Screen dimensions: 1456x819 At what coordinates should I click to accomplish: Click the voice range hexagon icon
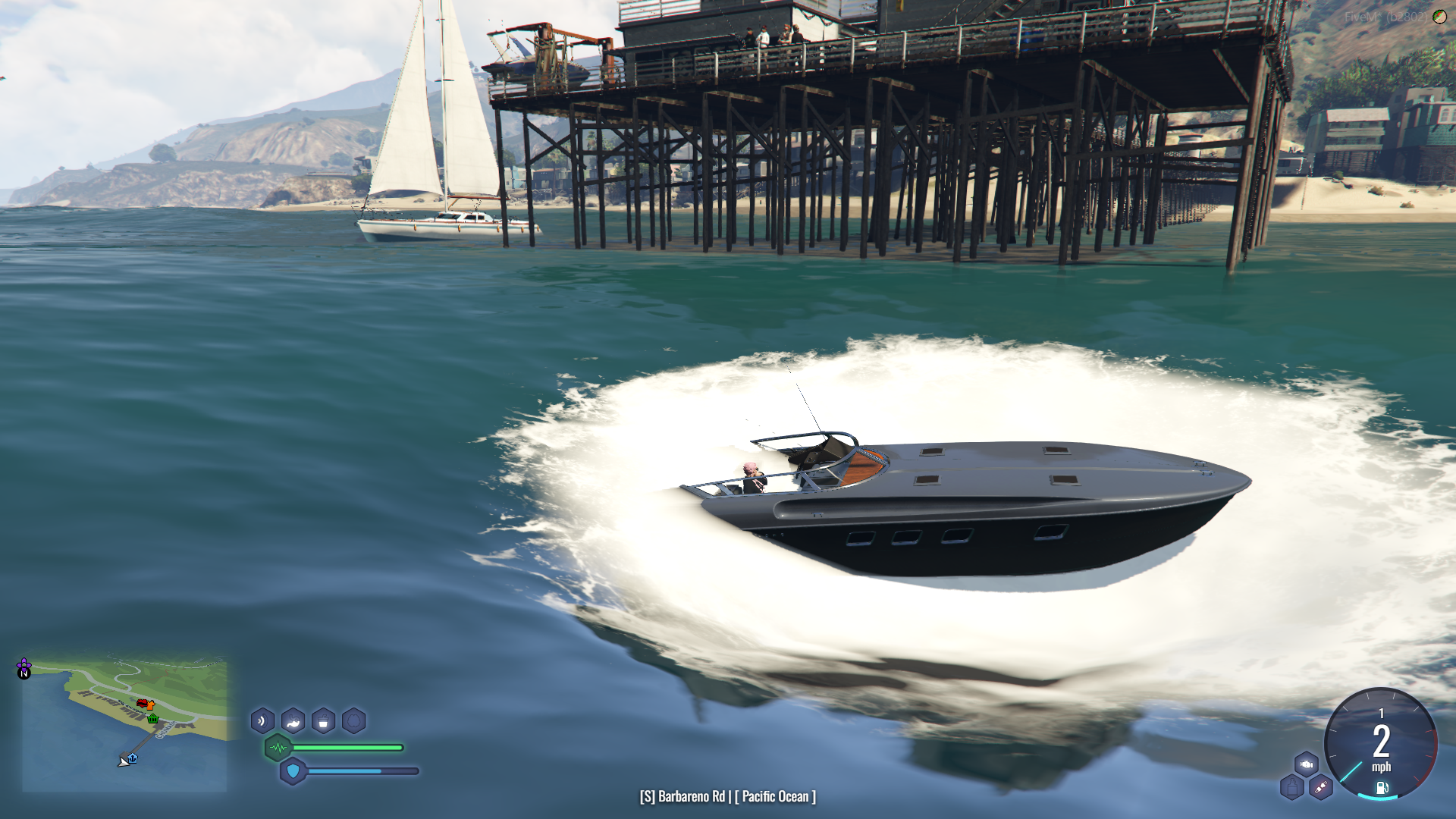[x=262, y=720]
